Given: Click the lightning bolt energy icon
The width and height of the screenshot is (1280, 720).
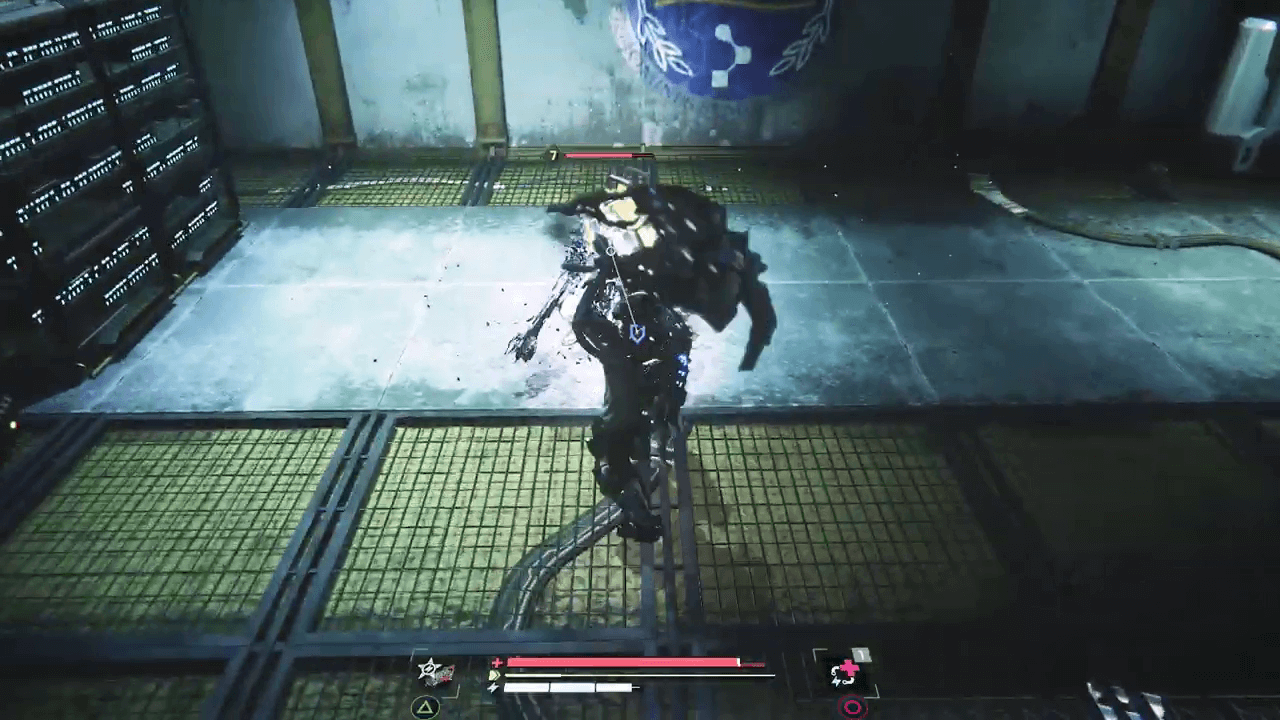Looking at the screenshot, I should tap(494, 687).
